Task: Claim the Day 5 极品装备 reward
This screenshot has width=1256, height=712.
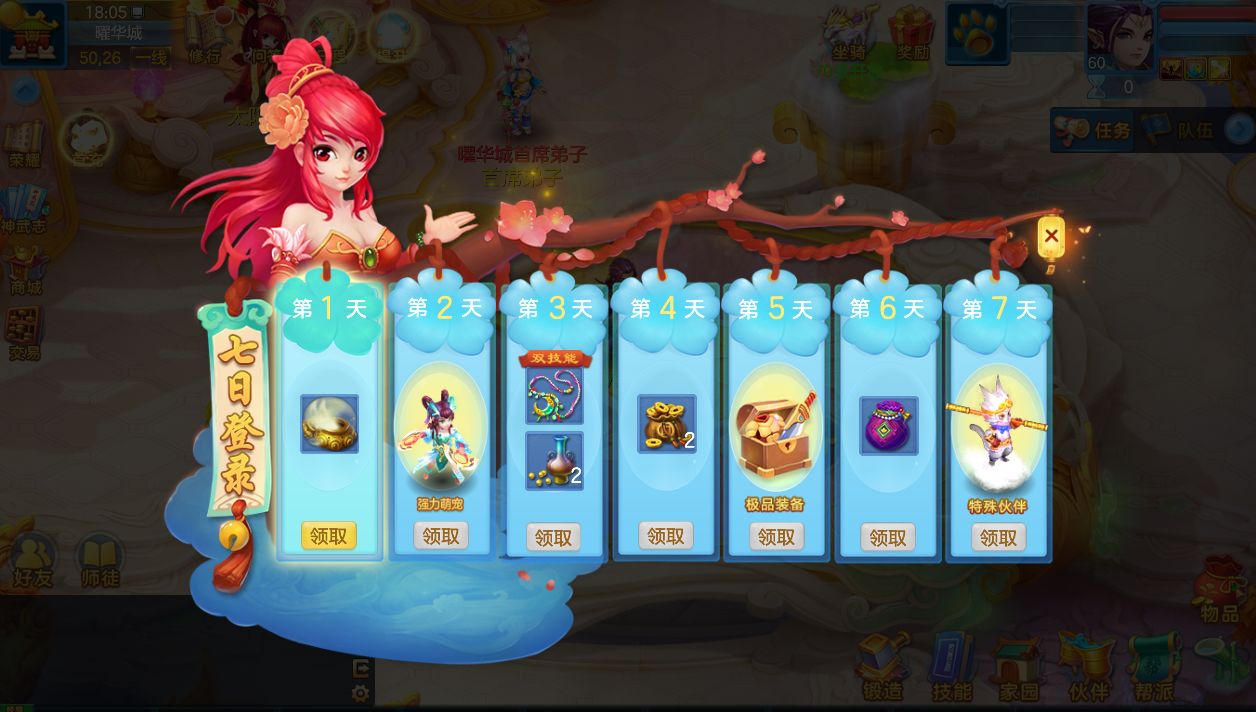Action: click(776, 537)
